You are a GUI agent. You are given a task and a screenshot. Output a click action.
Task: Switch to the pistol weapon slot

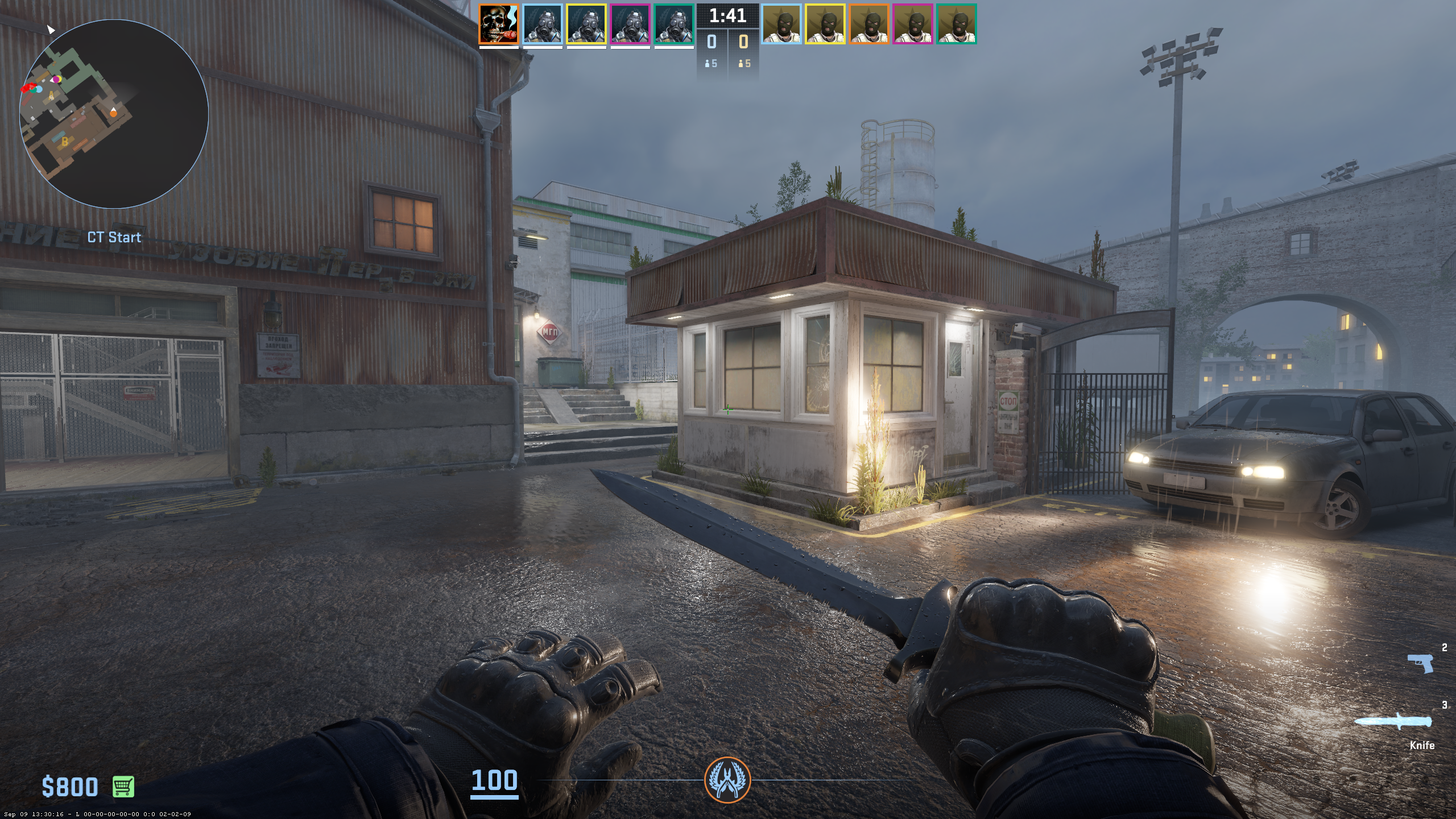[x=1420, y=663]
